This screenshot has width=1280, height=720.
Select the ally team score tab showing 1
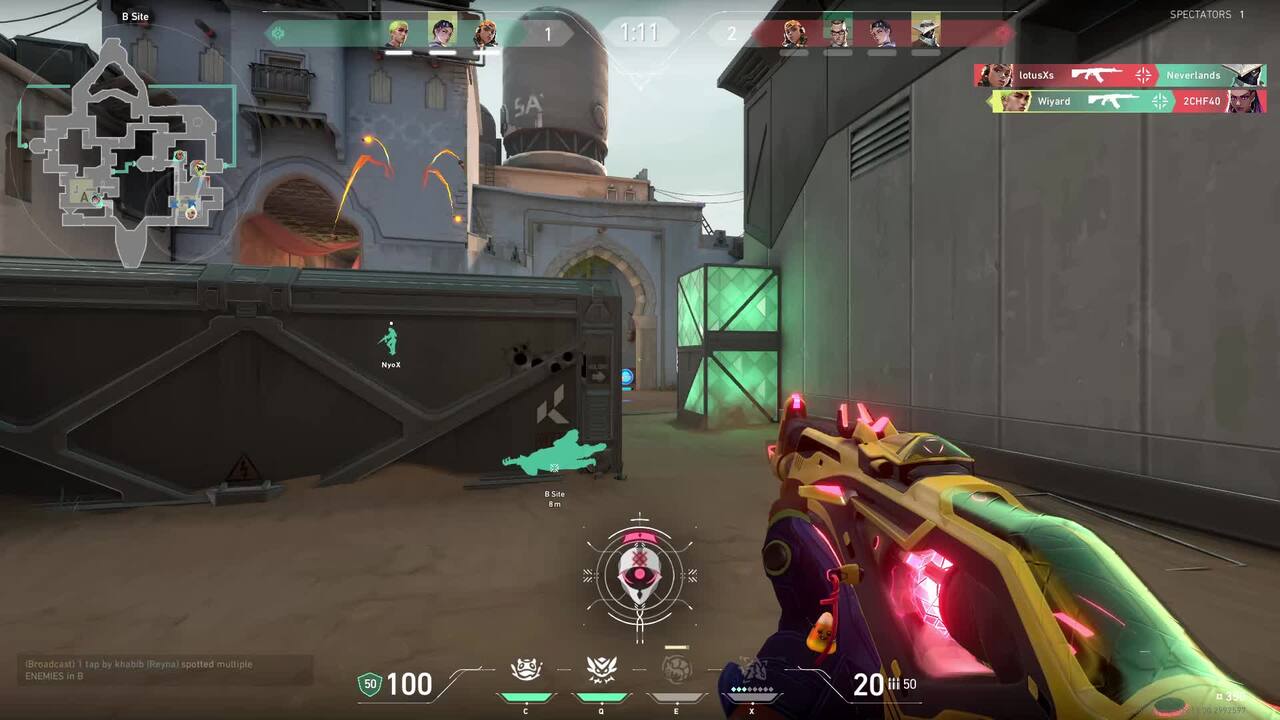548,31
